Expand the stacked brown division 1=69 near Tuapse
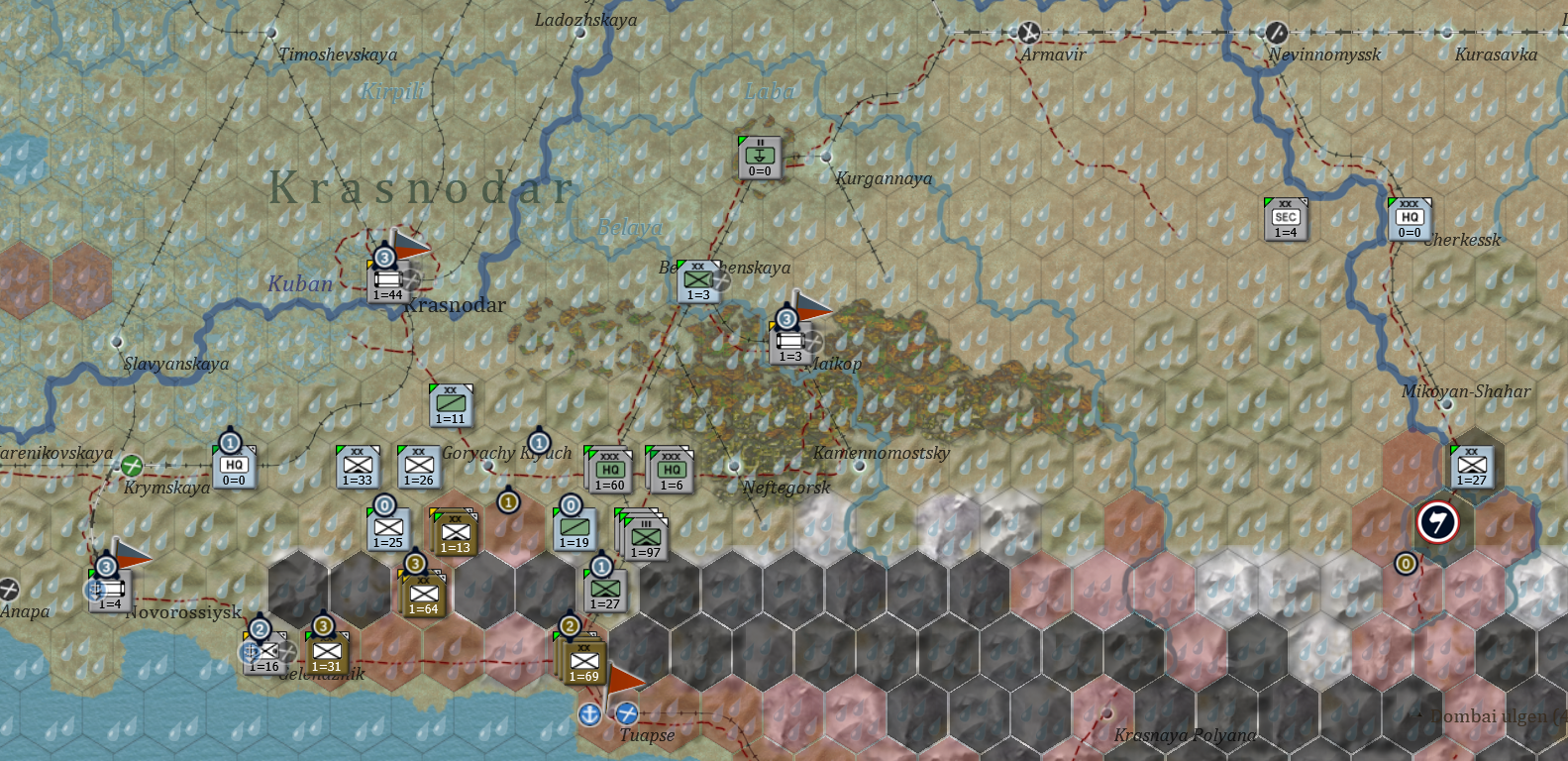Viewport: 1568px width, 761px height. 583,662
